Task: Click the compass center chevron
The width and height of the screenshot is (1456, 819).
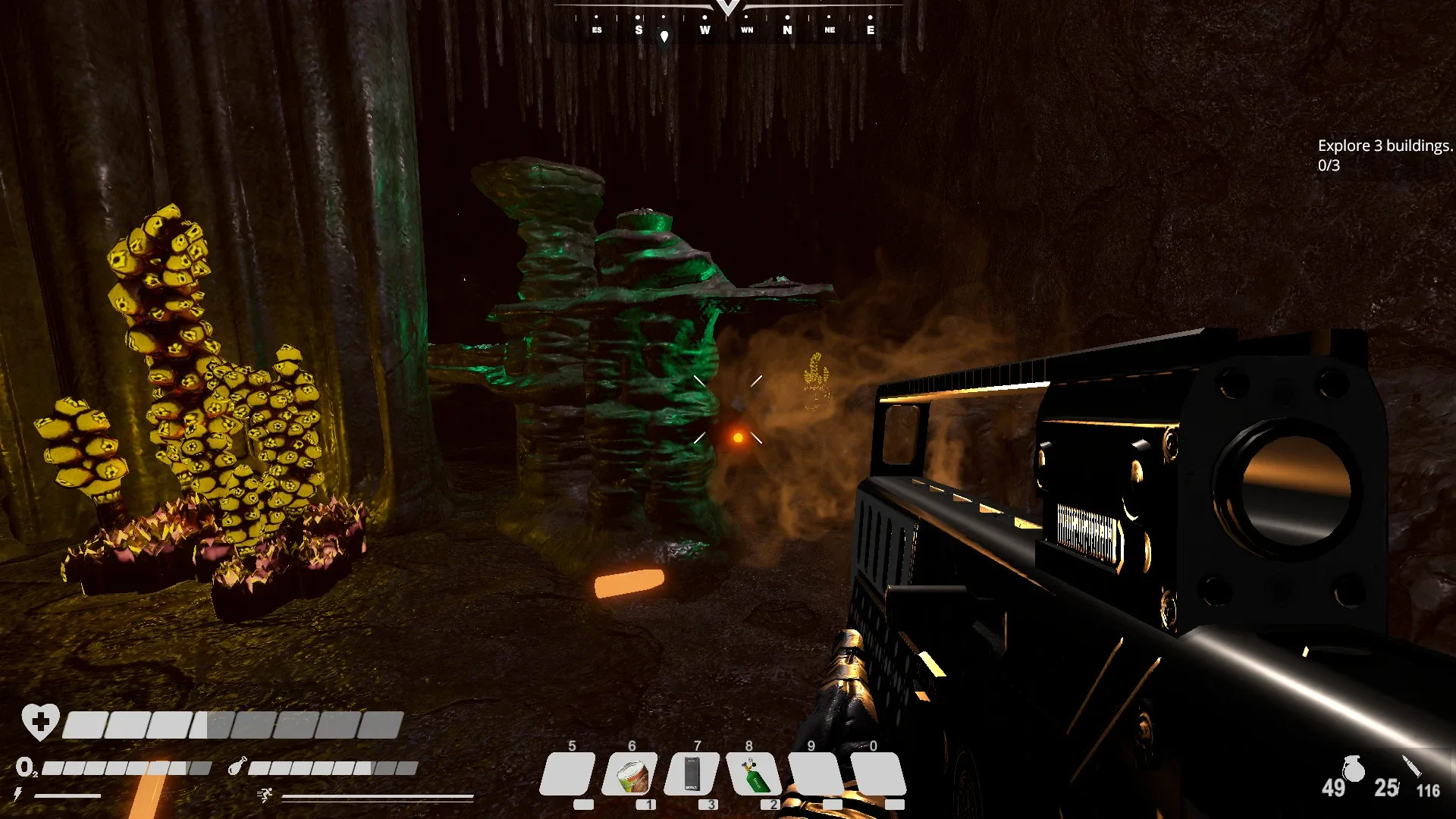Action: [x=726, y=6]
